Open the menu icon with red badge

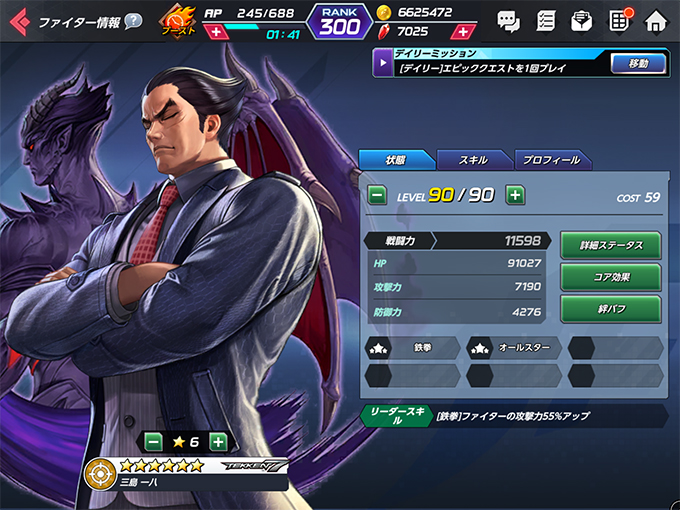click(619, 20)
